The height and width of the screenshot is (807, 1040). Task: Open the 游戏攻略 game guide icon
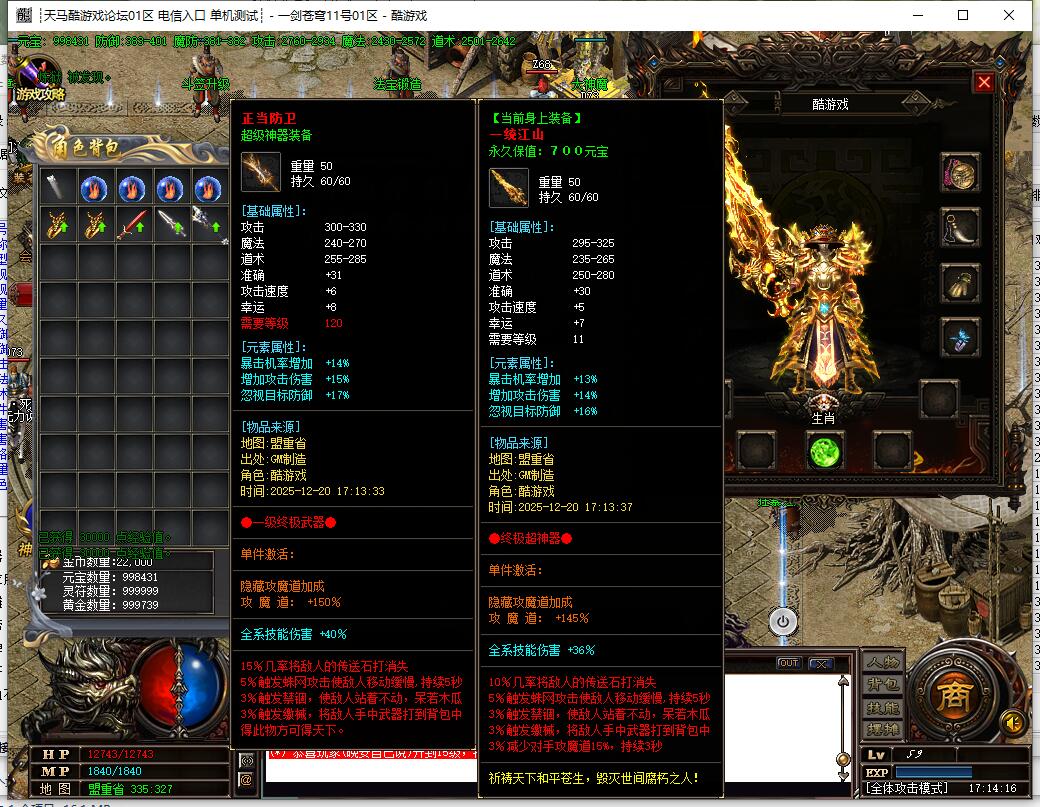click(39, 78)
